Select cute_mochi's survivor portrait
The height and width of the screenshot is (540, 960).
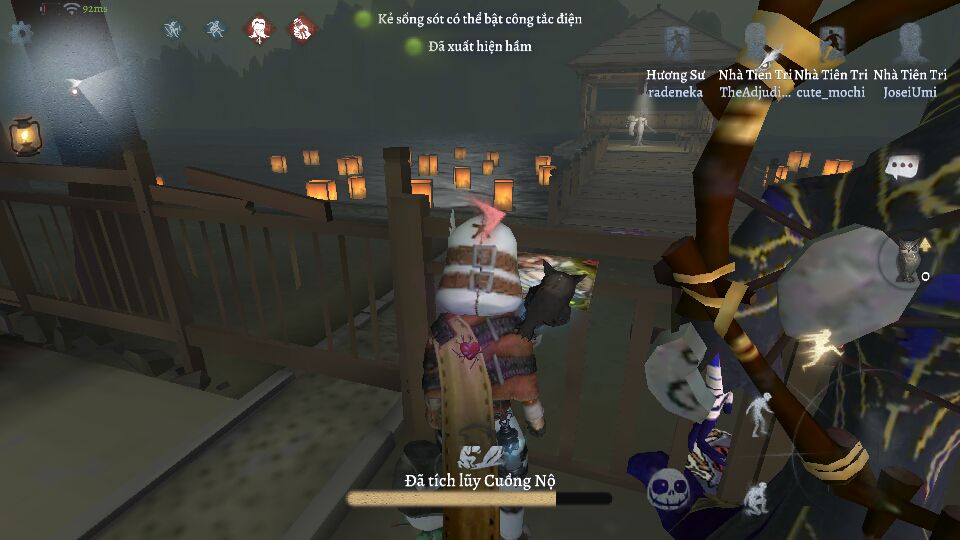tap(831, 44)
